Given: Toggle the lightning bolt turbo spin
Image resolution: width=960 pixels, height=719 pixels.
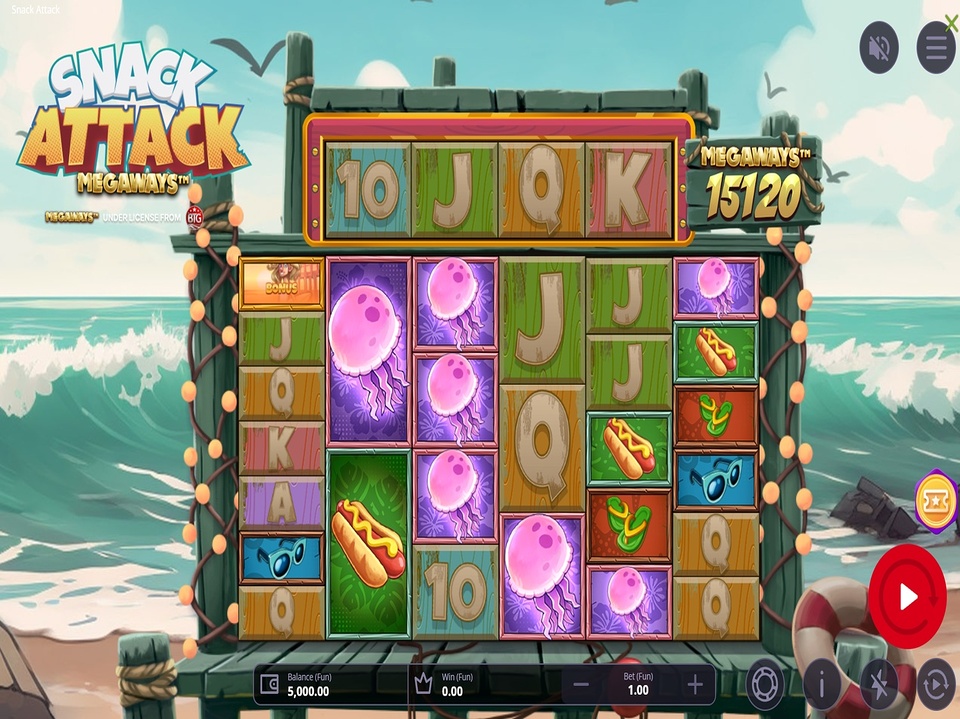Looking at the screenshot, I should tap(879, 684).
